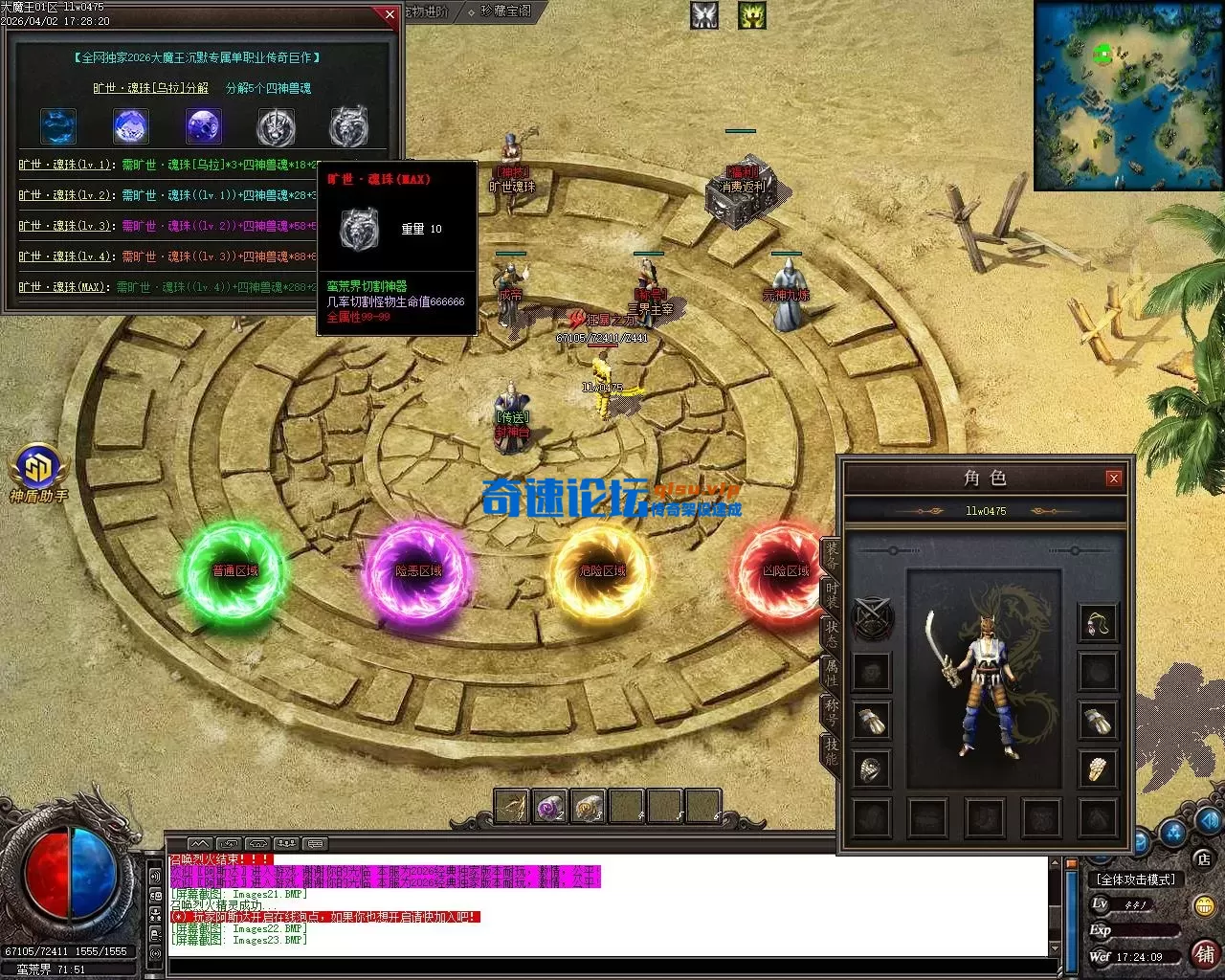
Task: Use the purple shell item in hotbar
Action: 550,807
